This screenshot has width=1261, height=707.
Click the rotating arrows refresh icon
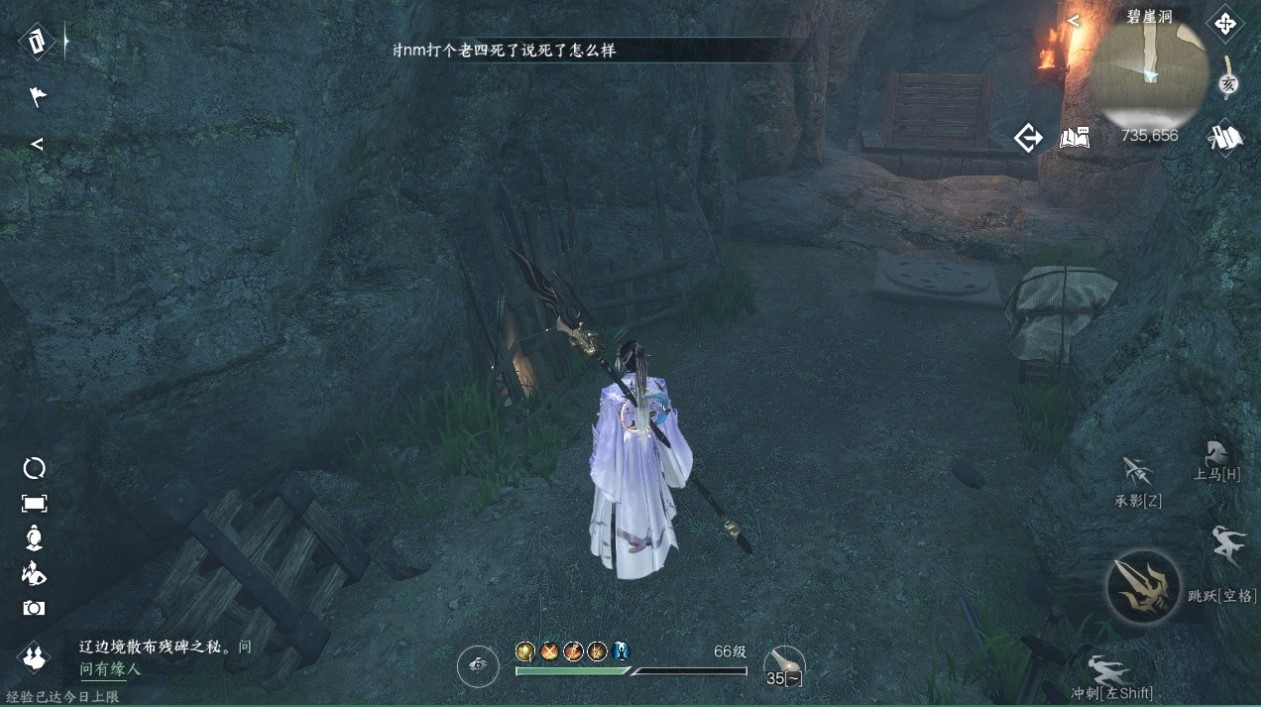pyautogui.click(x=34, y=468)
